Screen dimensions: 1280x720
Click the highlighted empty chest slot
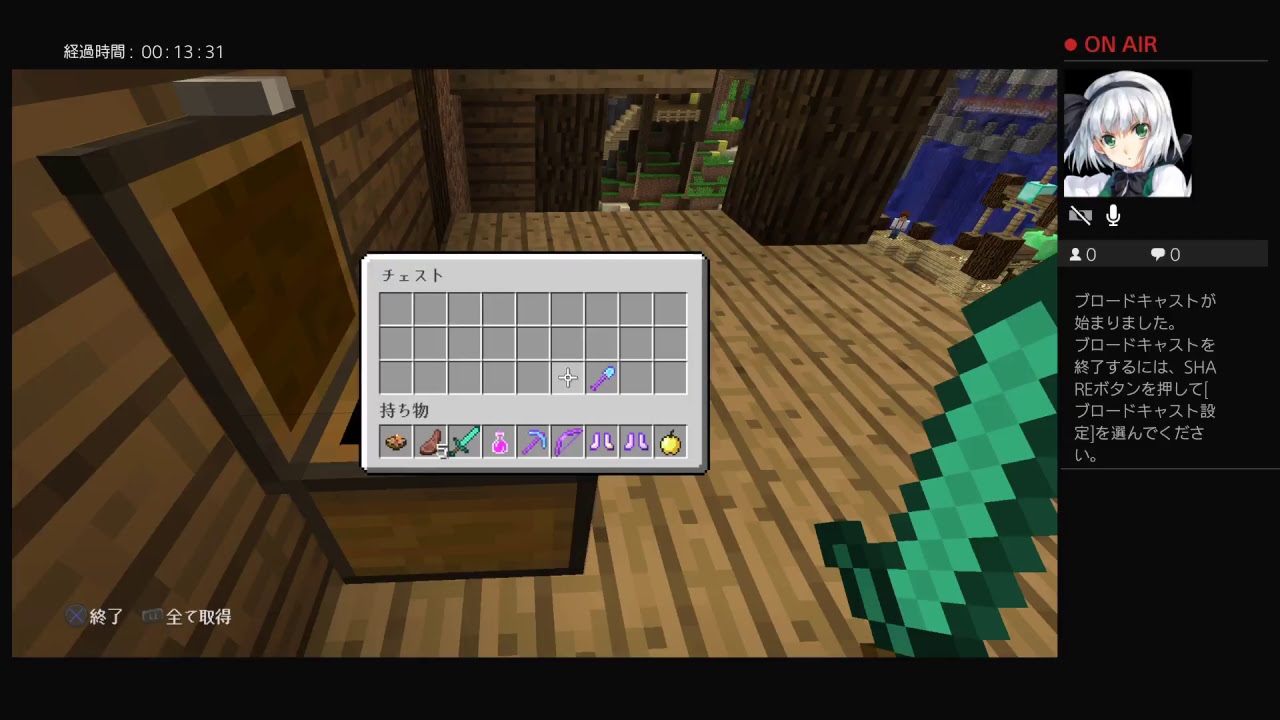pos(567,377)
